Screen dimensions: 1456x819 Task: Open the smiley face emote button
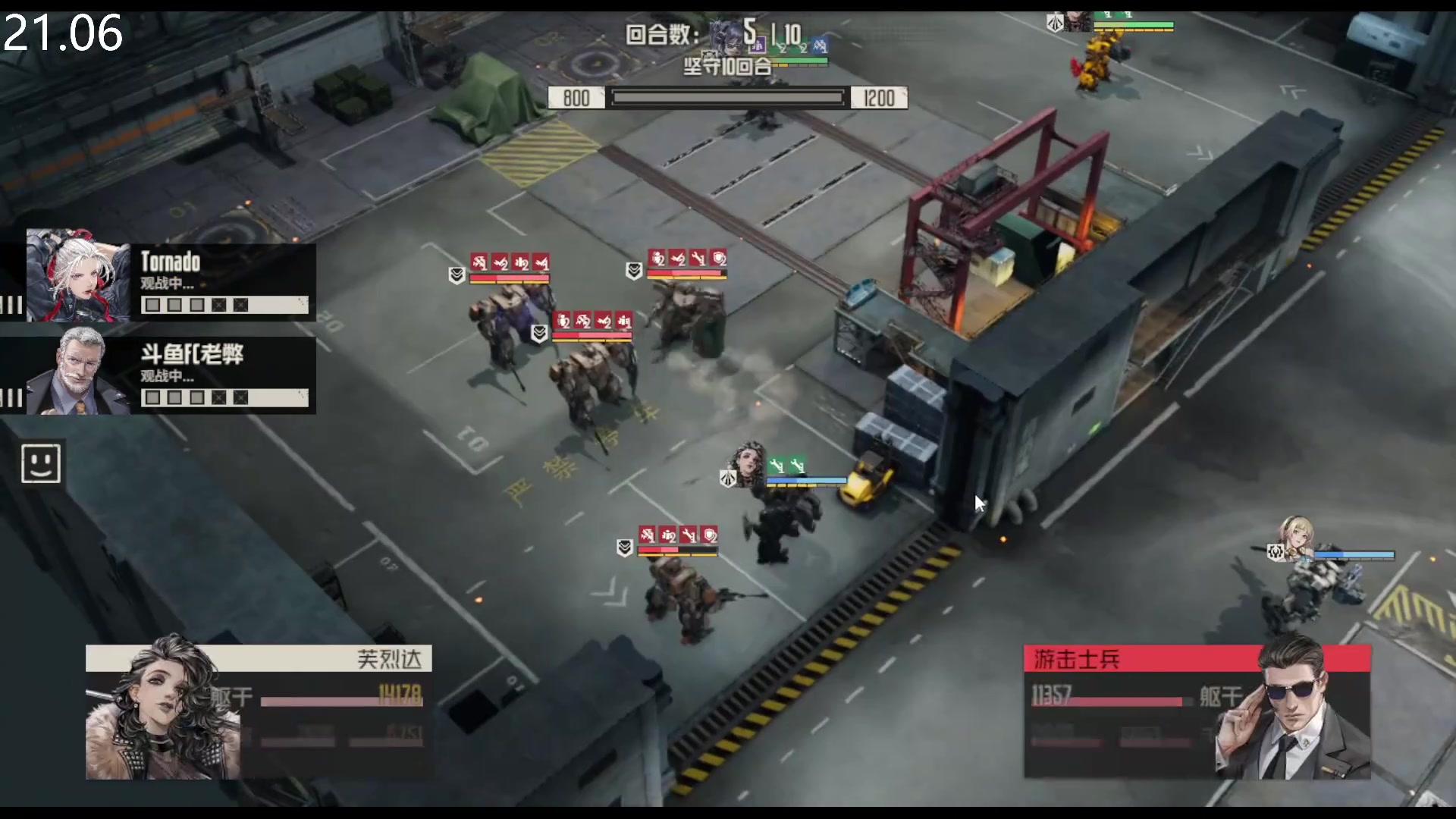click(41, 463)
